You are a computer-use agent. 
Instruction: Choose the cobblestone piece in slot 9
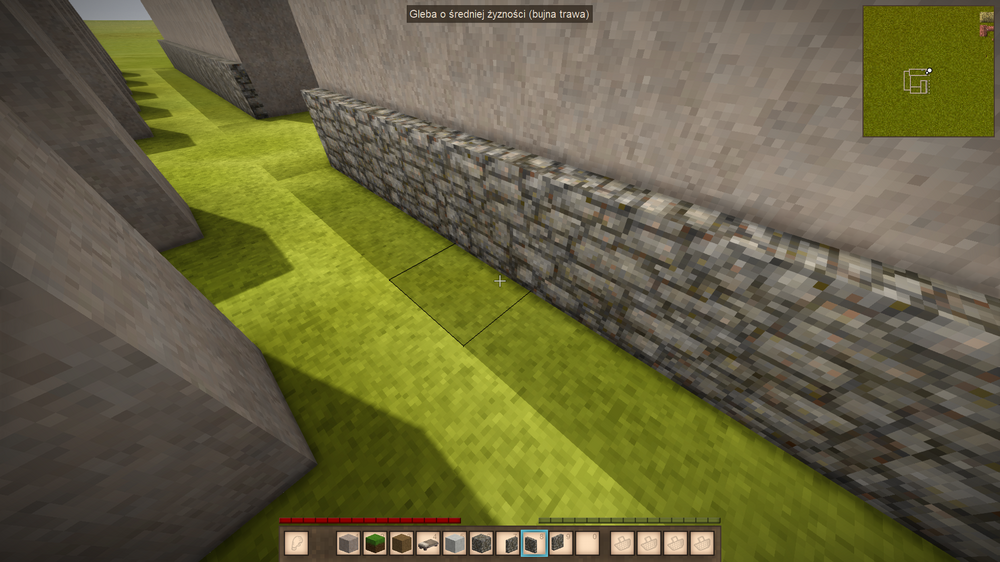(x=561, y=543)
